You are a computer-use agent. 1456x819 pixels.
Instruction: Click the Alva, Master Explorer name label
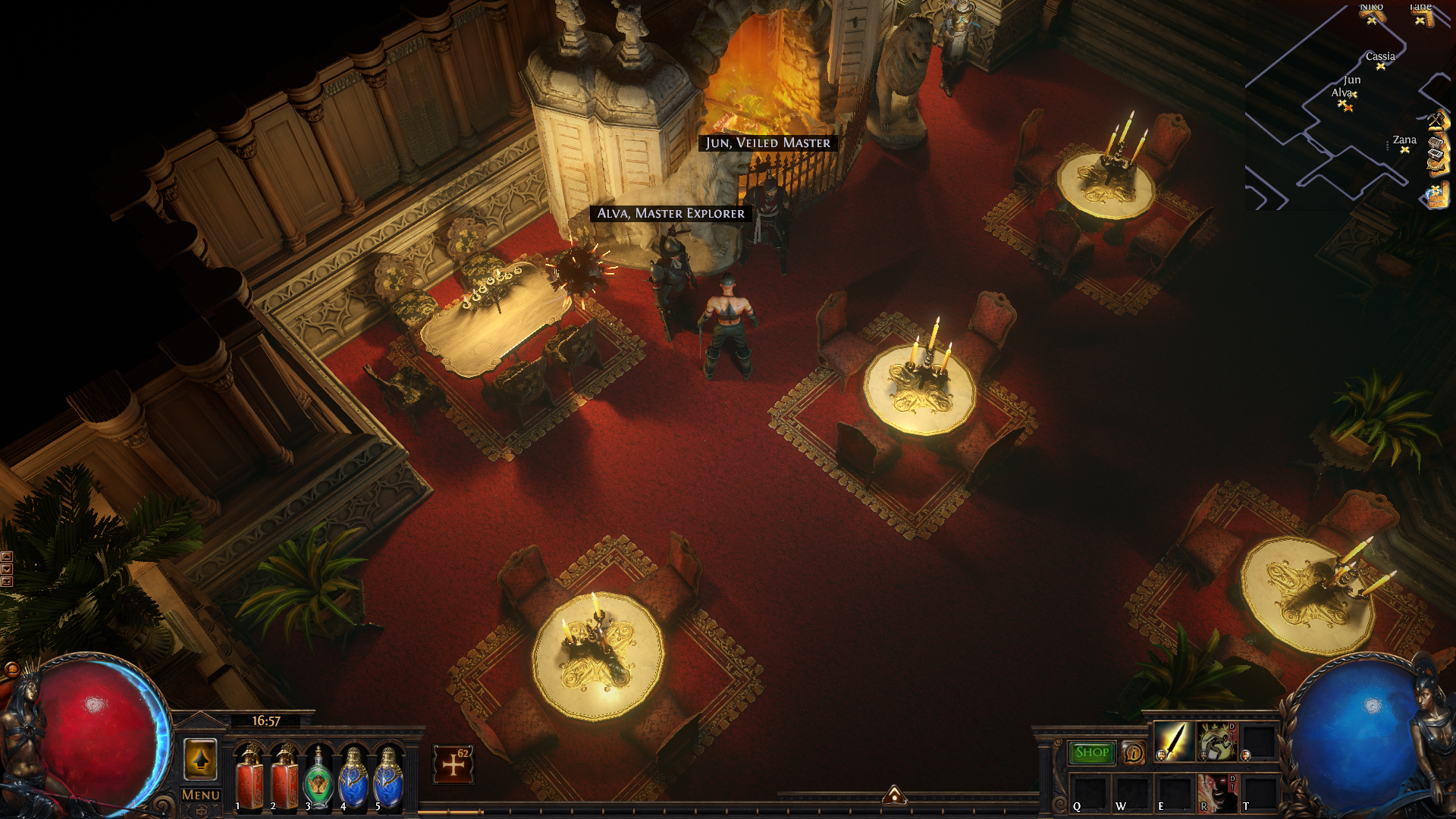coord(671,213)
